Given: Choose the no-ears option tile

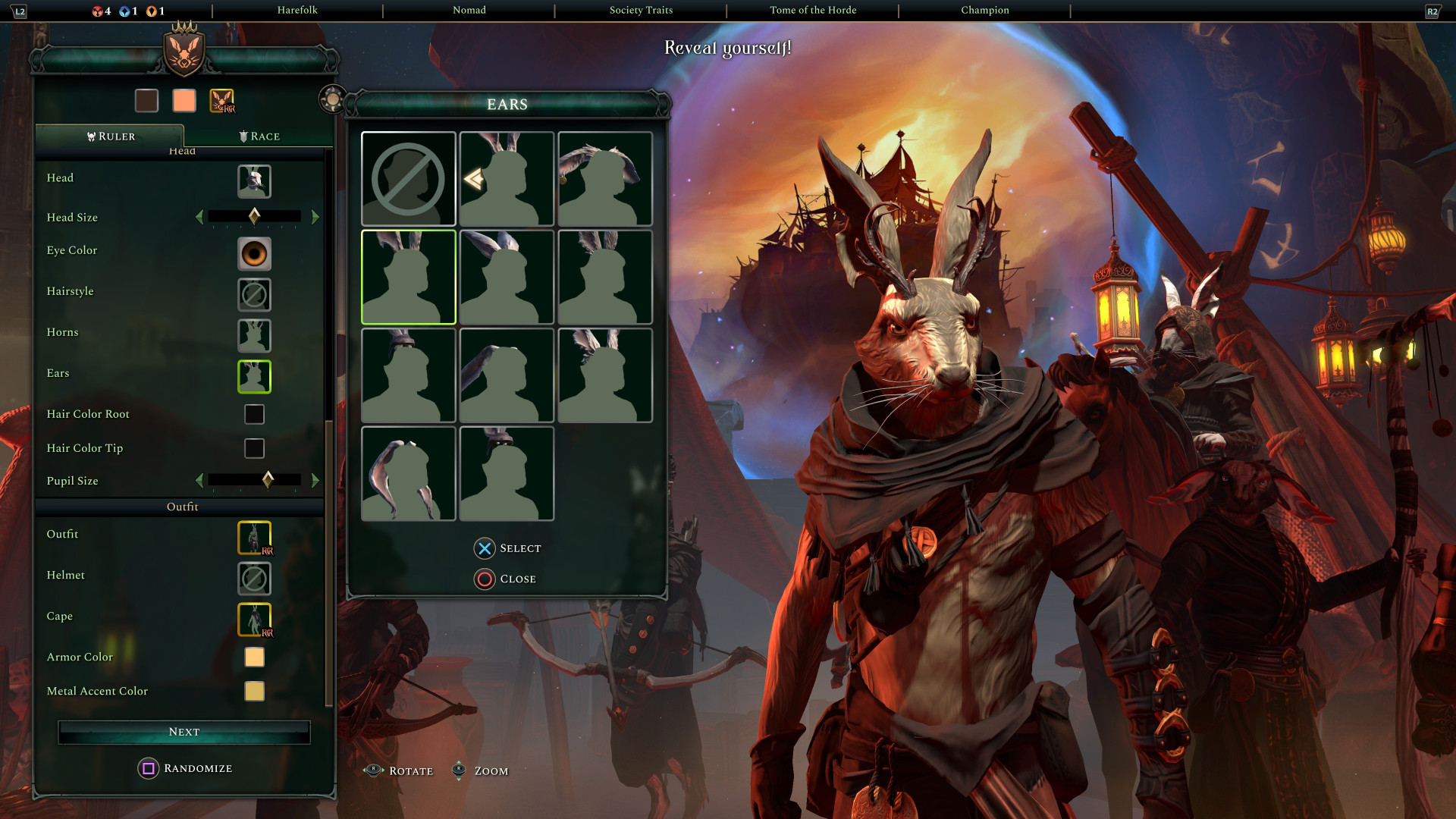Looking at the screenshot, I should click(408, 179).
